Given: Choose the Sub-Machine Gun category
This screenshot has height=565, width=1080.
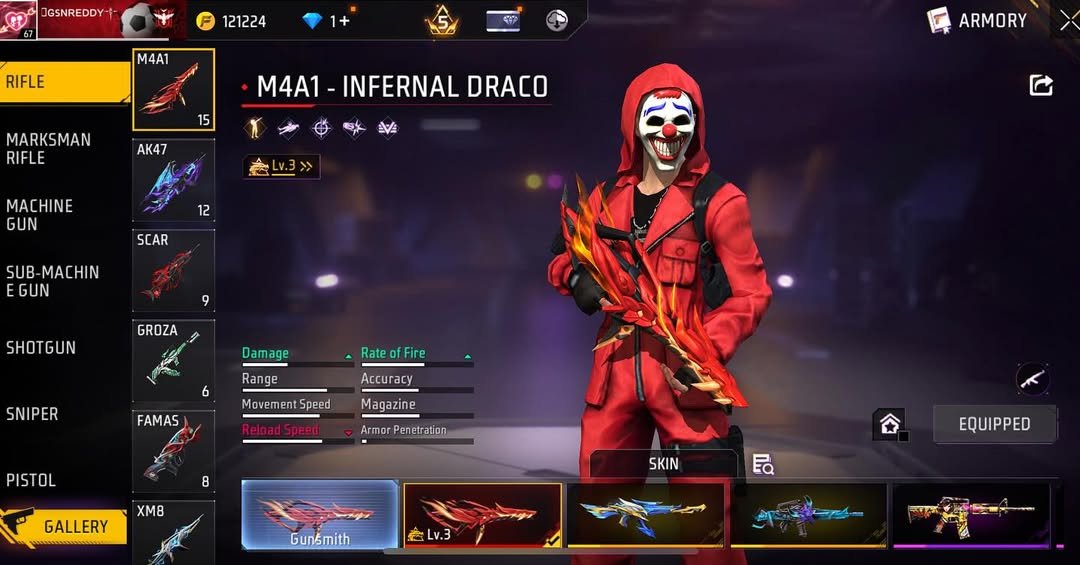Looking at the screenshot, I should point(62,281).
